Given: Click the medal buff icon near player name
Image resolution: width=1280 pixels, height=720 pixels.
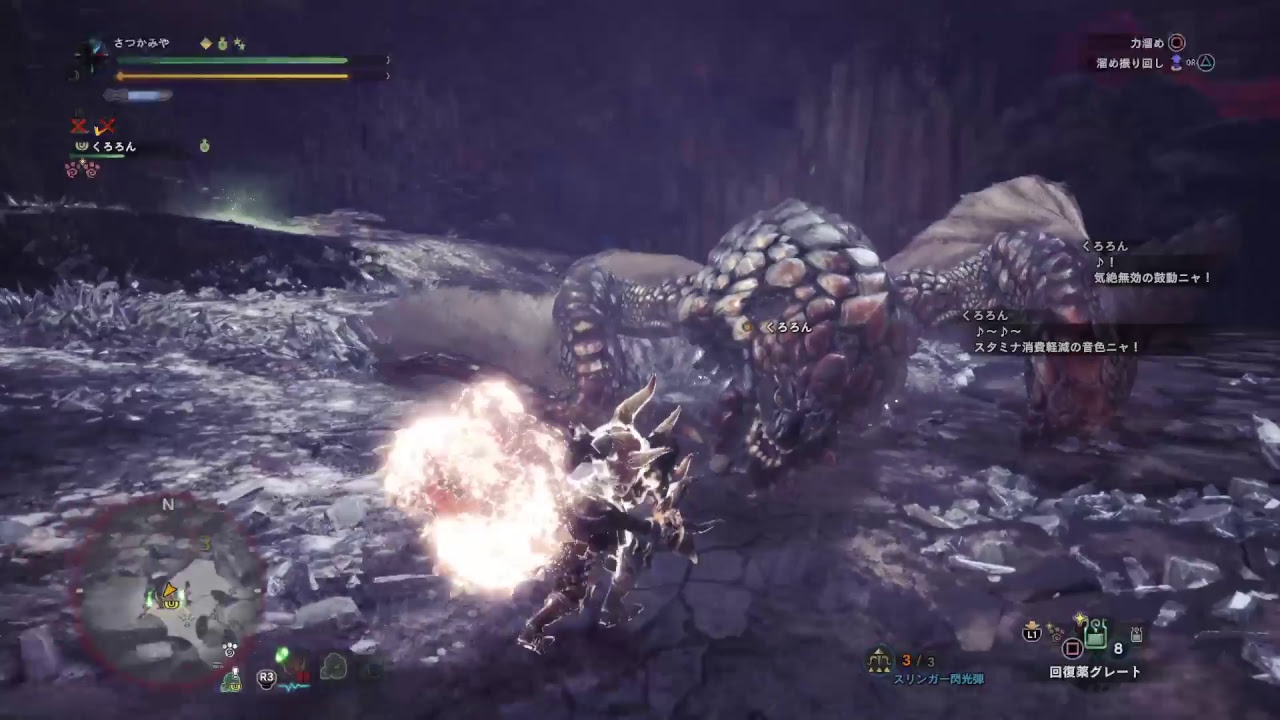Looking at the screenshot, I should coord(221,44).
